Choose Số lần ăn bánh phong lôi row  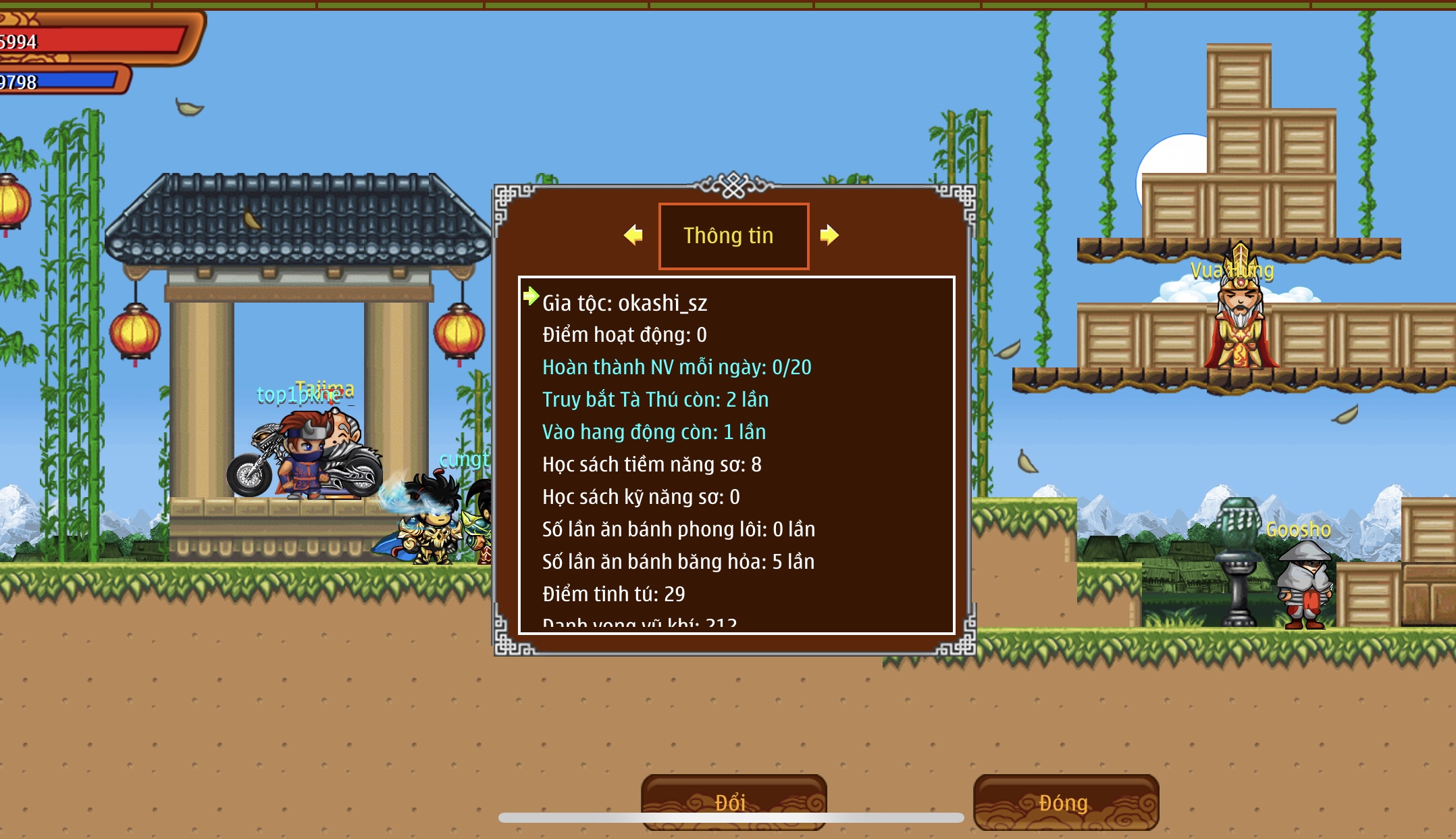[x=678, y=530]
